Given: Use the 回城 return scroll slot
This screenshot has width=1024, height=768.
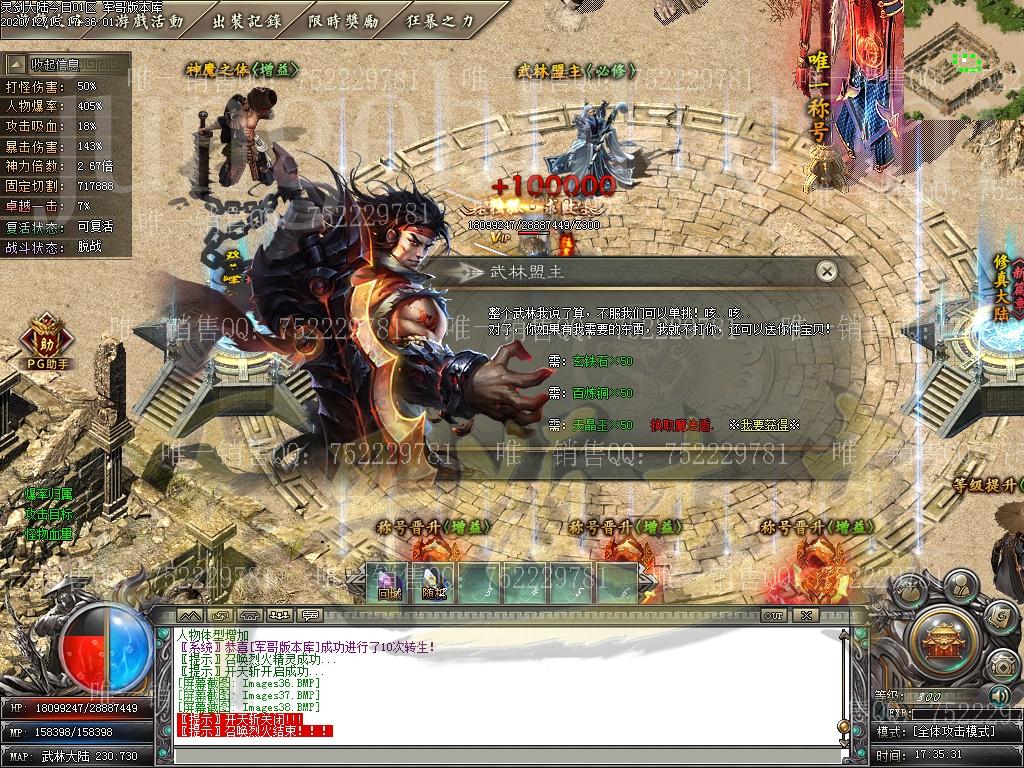Looking at the screenshot, I should pyautogui.click(x=389, y=582).
